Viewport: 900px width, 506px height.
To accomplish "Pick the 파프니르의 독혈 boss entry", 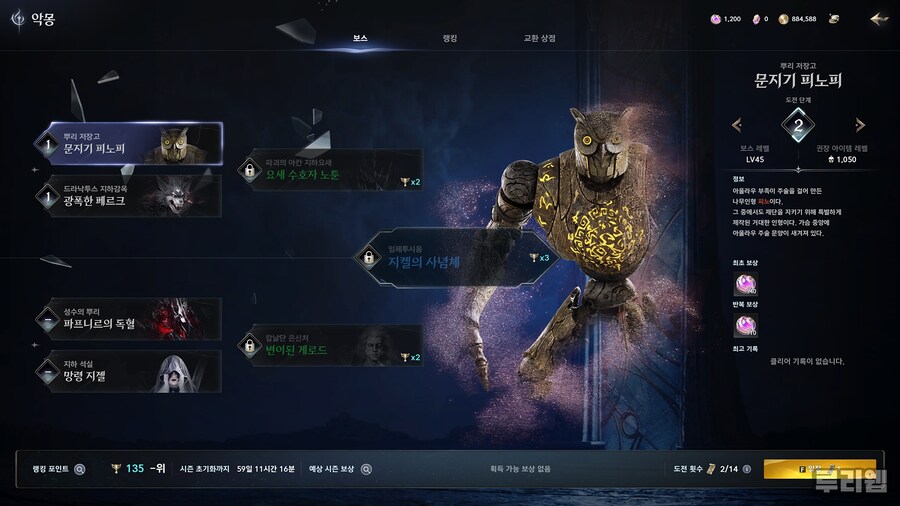I will click(128, 318).
